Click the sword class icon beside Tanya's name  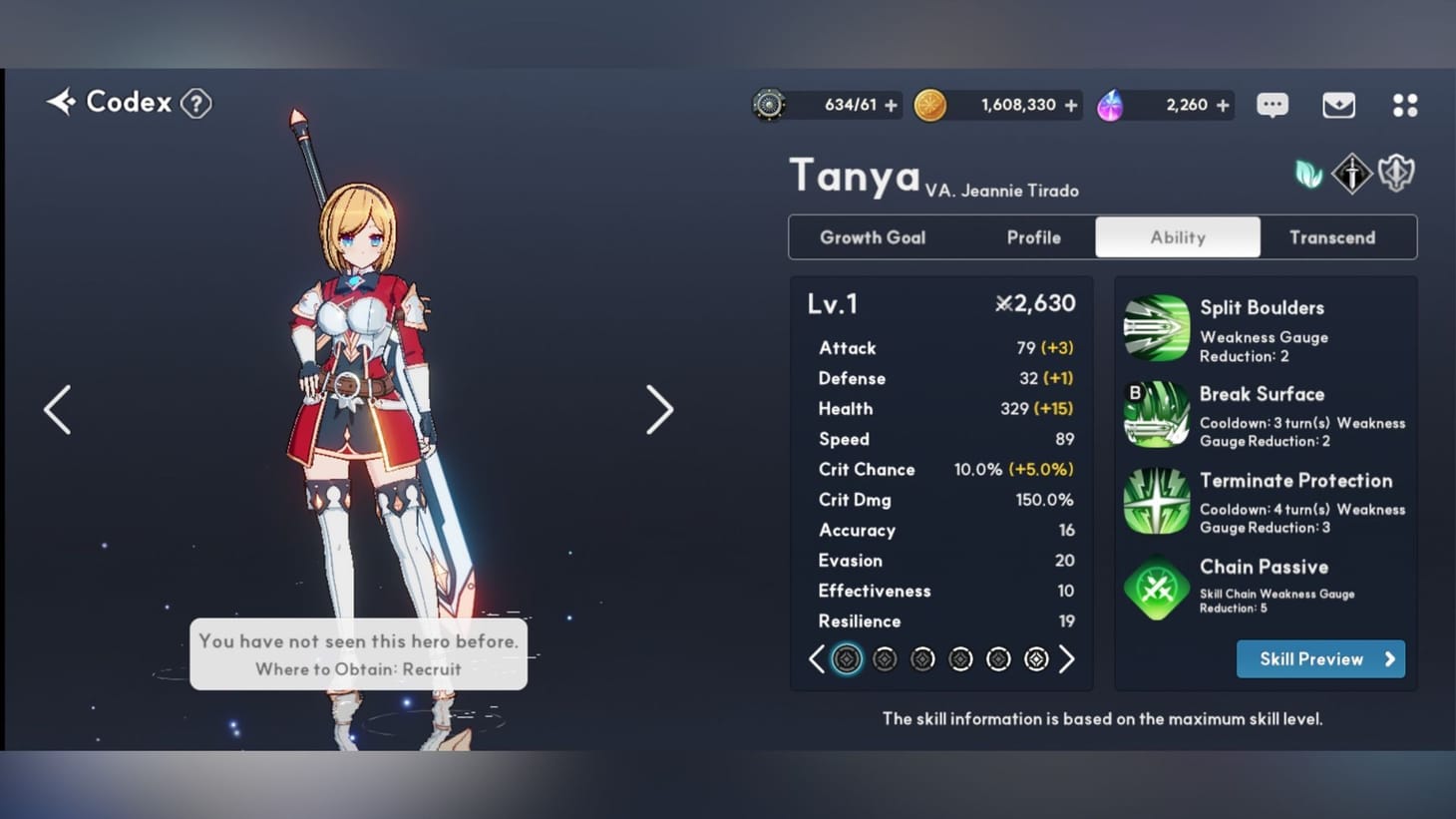point(1351,172)
